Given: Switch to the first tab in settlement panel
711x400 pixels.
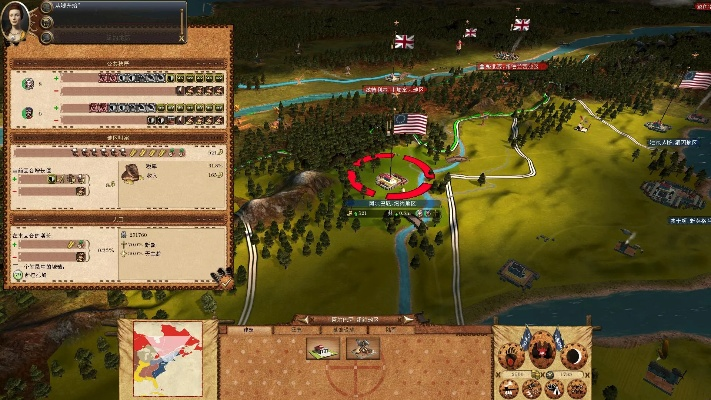Looking at the screenshot, I should click(x=249, y=329).
